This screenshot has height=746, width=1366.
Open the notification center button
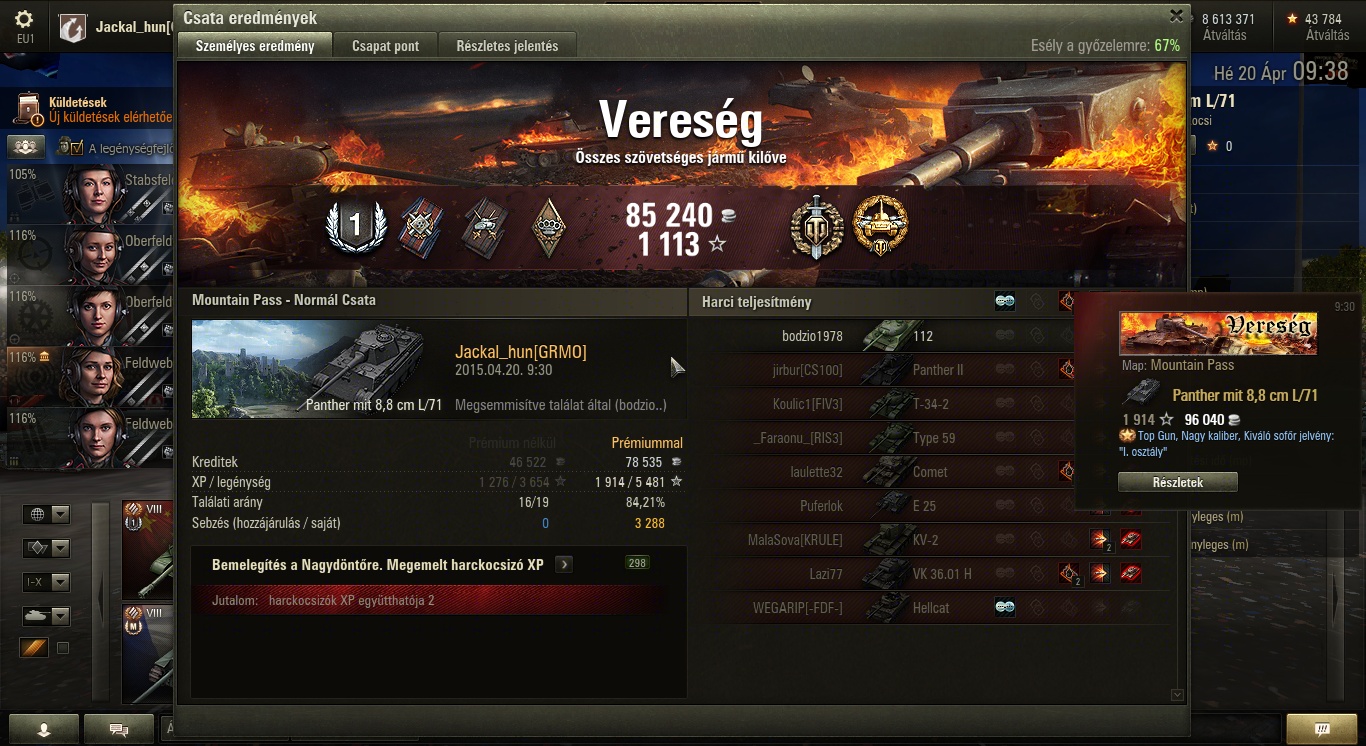pos(1322,728)
